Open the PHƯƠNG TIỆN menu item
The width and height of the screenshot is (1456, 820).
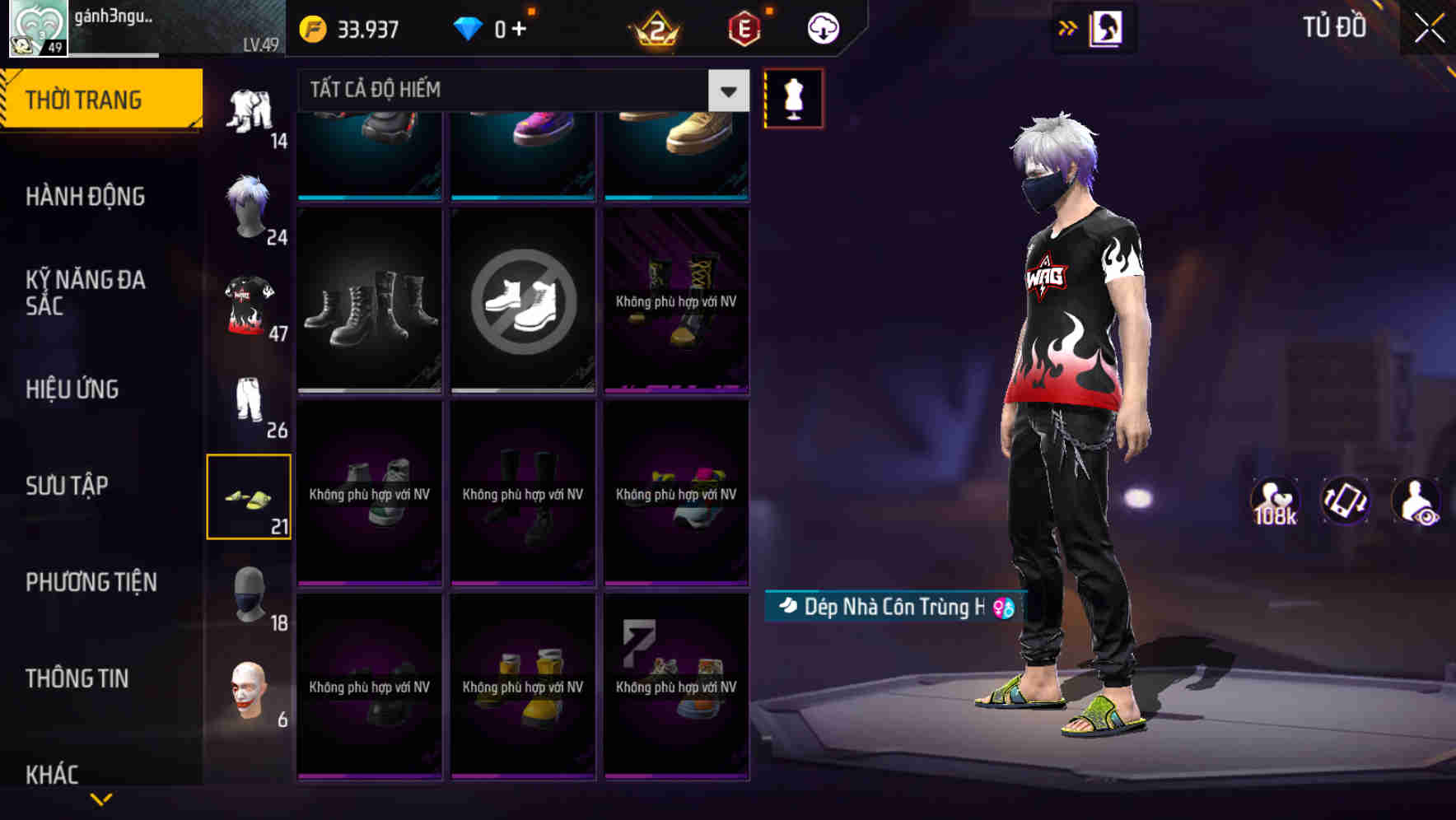91,582
